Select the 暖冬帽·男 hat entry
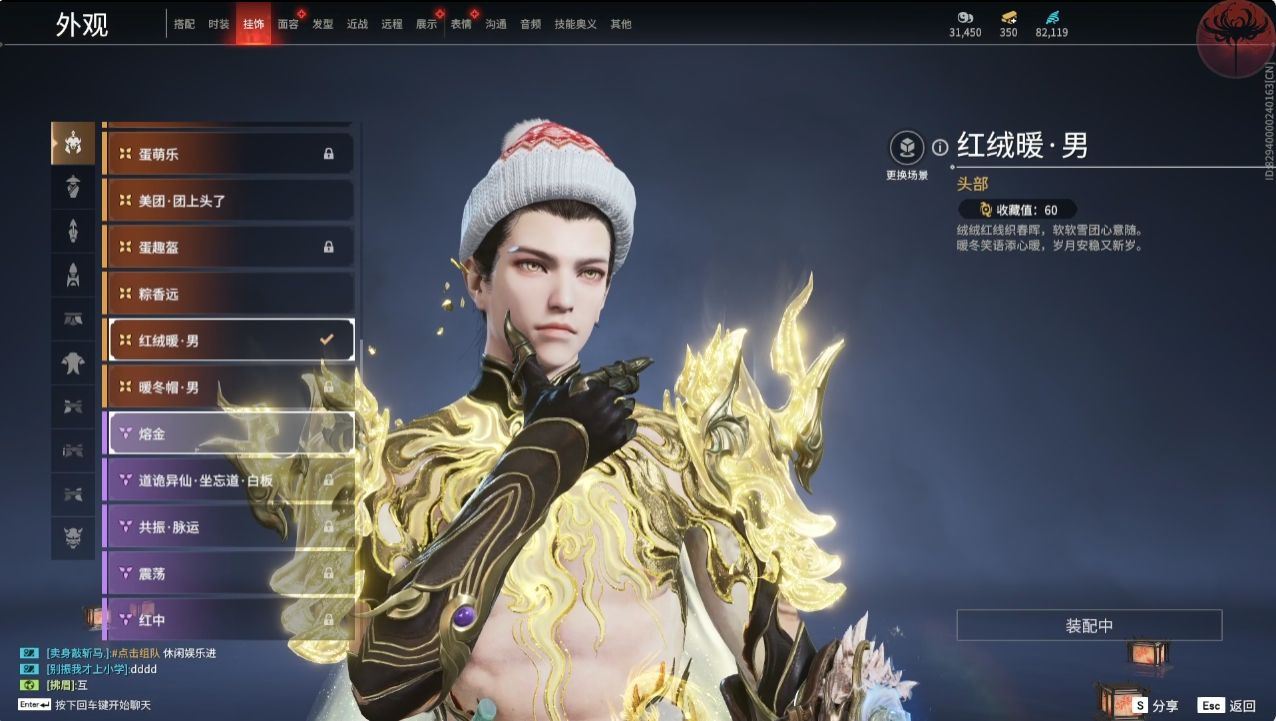 [x=229, y=387]
